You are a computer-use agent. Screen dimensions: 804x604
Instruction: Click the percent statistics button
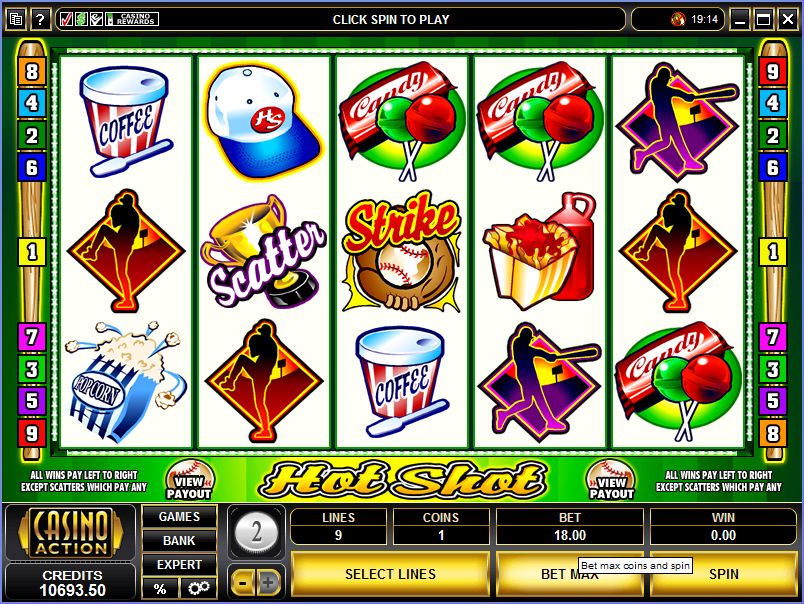159,588
